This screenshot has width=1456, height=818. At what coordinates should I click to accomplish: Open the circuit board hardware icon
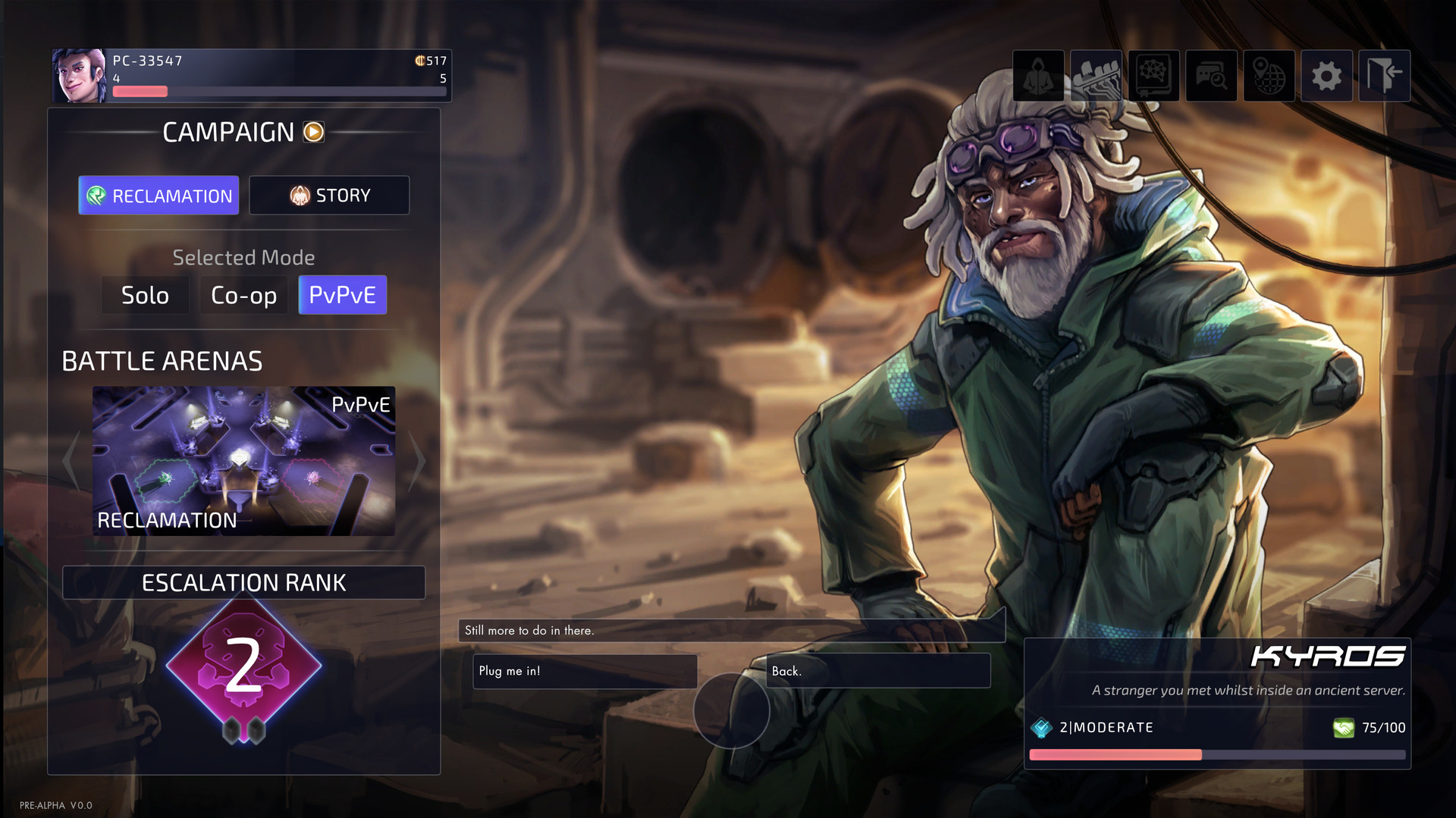1096,76
